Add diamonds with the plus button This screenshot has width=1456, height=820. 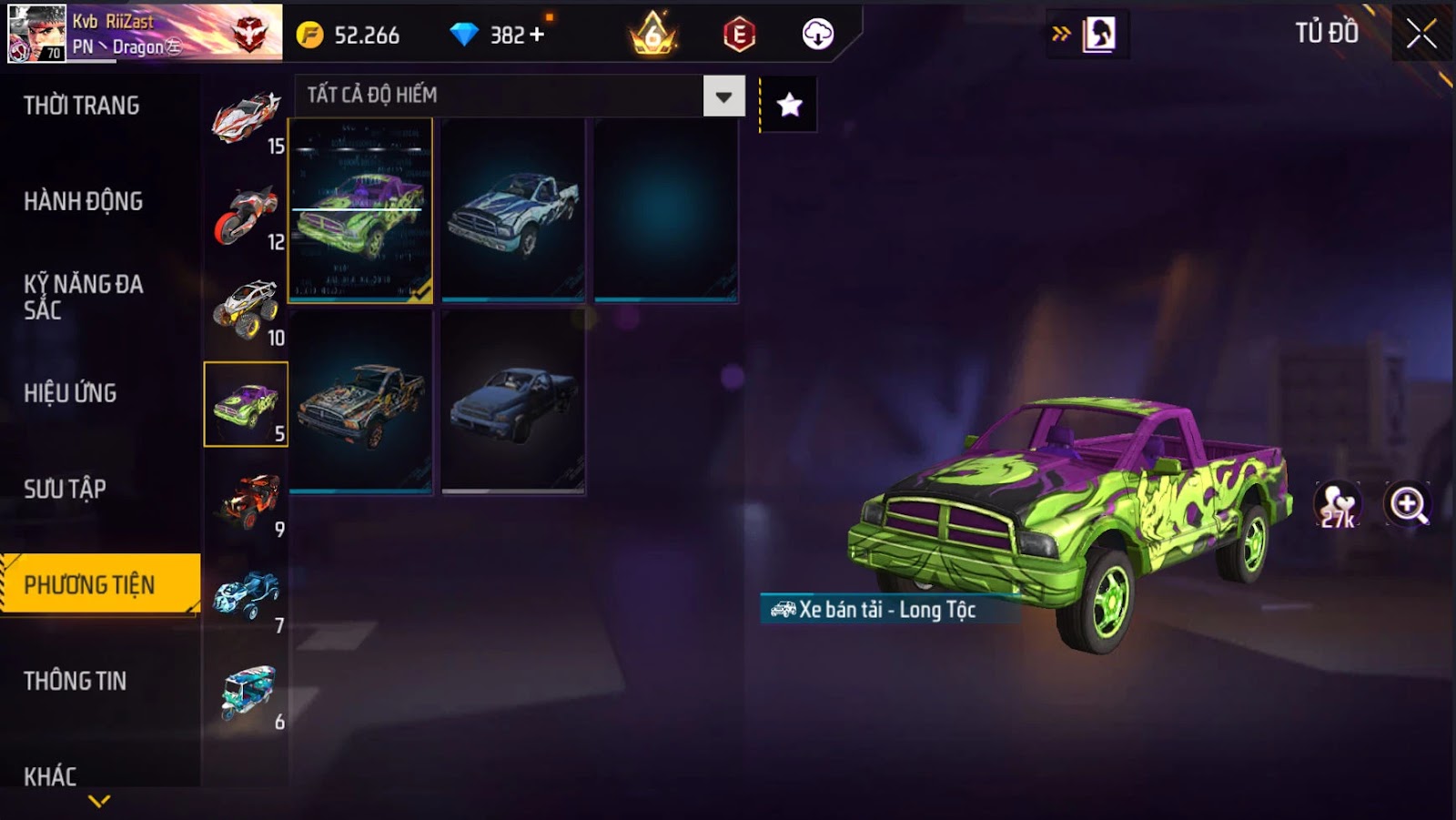tap(537, 35)
